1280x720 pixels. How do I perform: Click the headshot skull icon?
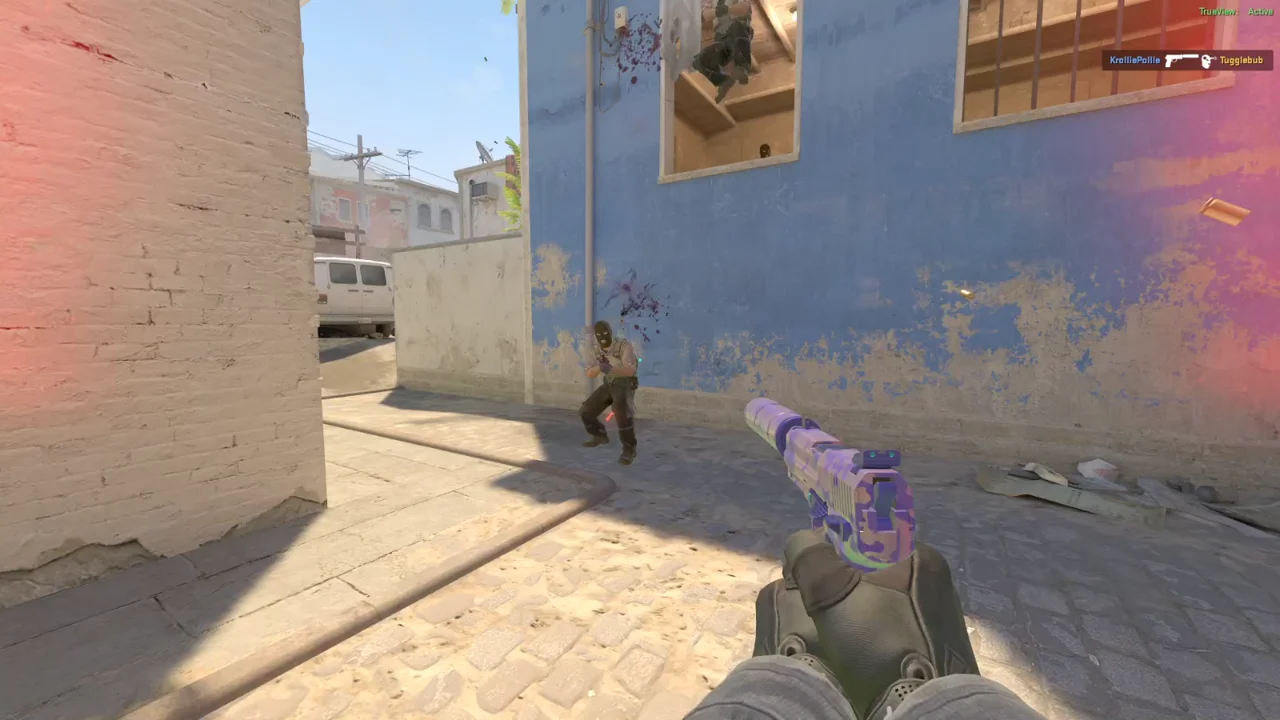[x=1207, y=61]
